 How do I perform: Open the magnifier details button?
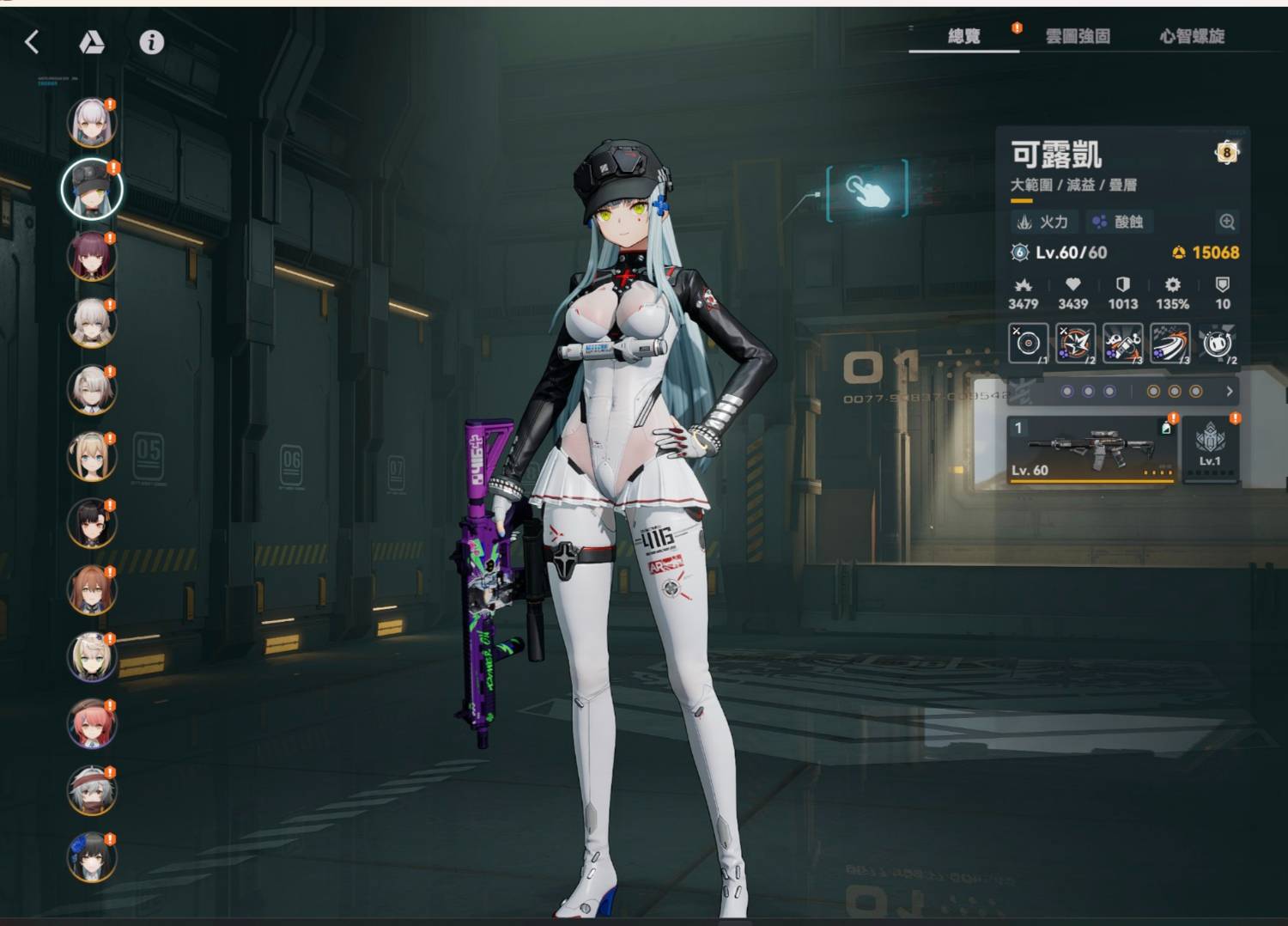coord(1227,222)
